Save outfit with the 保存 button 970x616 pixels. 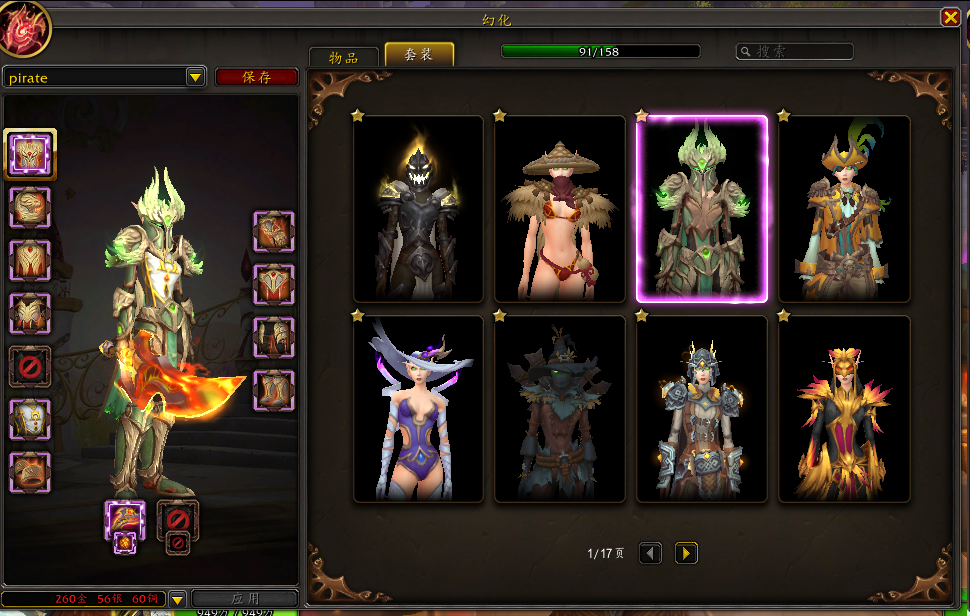tap(256, 77)
